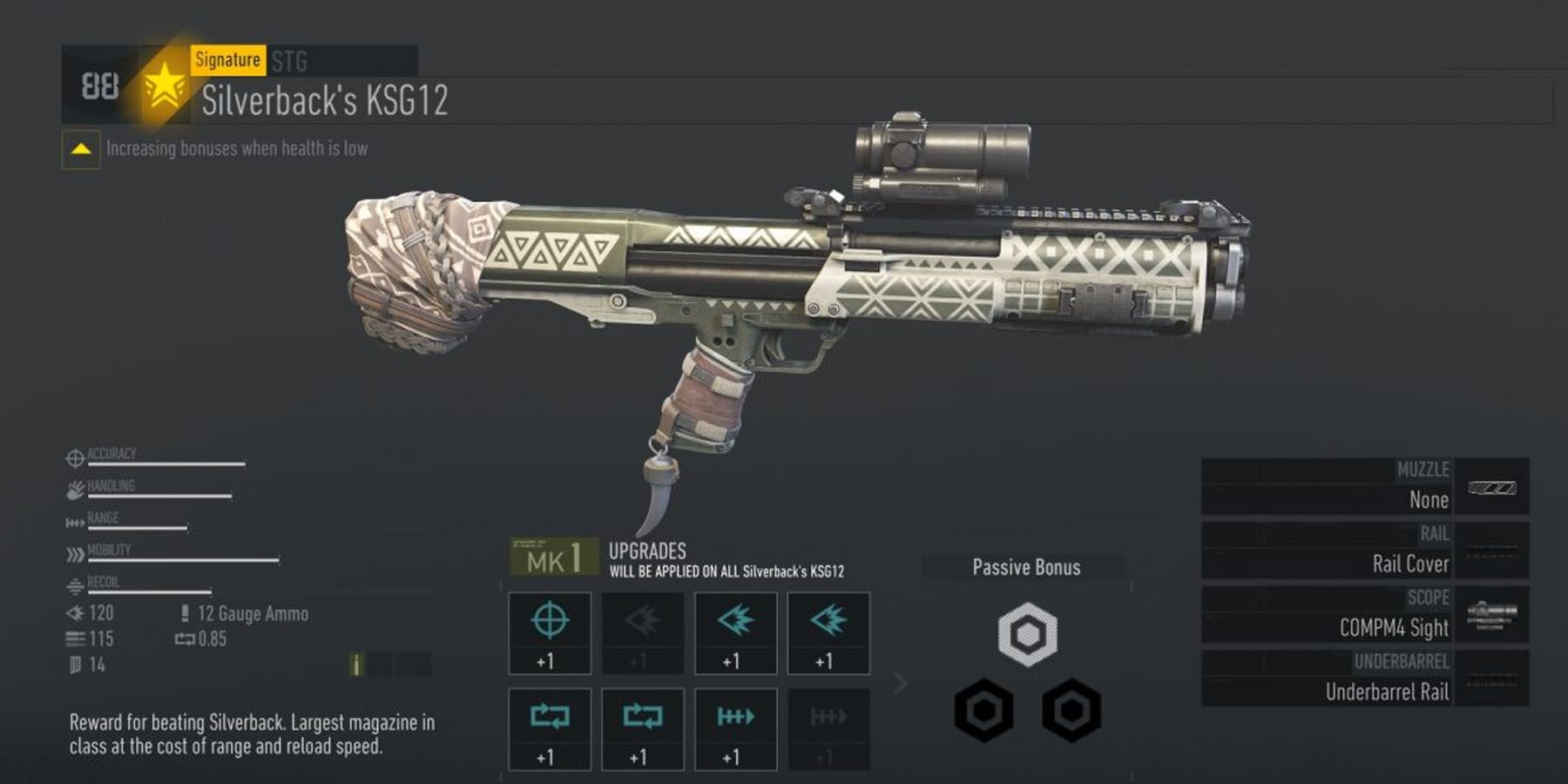Select the third damage +1 upgrade
The width and height of the screenshot is (1568, 784).
point(828,633)
